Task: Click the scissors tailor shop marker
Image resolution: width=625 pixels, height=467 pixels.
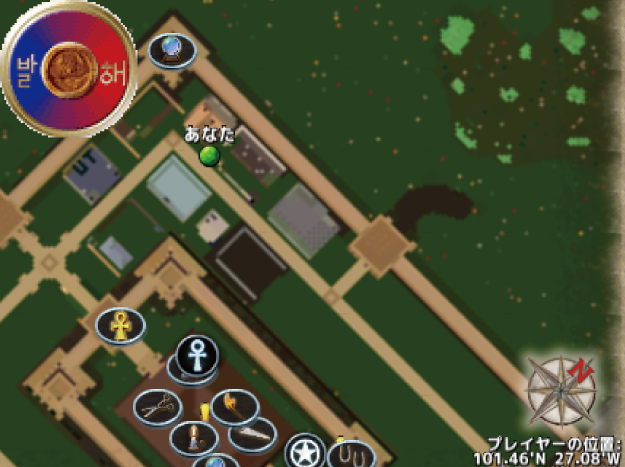Action: [158, 405]
